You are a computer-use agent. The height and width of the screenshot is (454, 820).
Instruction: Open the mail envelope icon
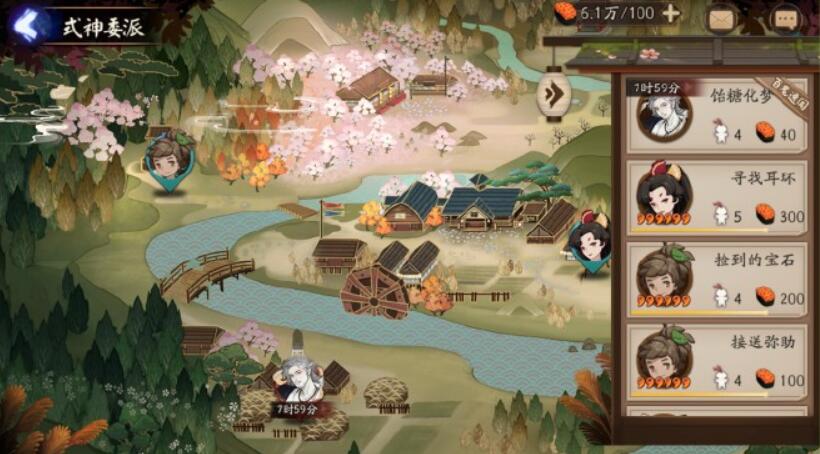720,17
